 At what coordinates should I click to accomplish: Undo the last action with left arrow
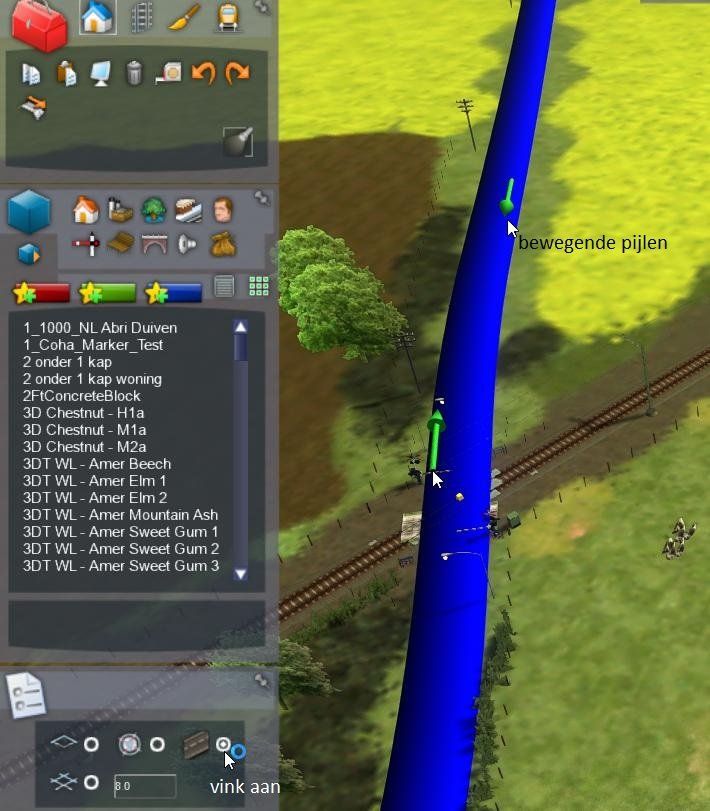(x=203, y=73)
